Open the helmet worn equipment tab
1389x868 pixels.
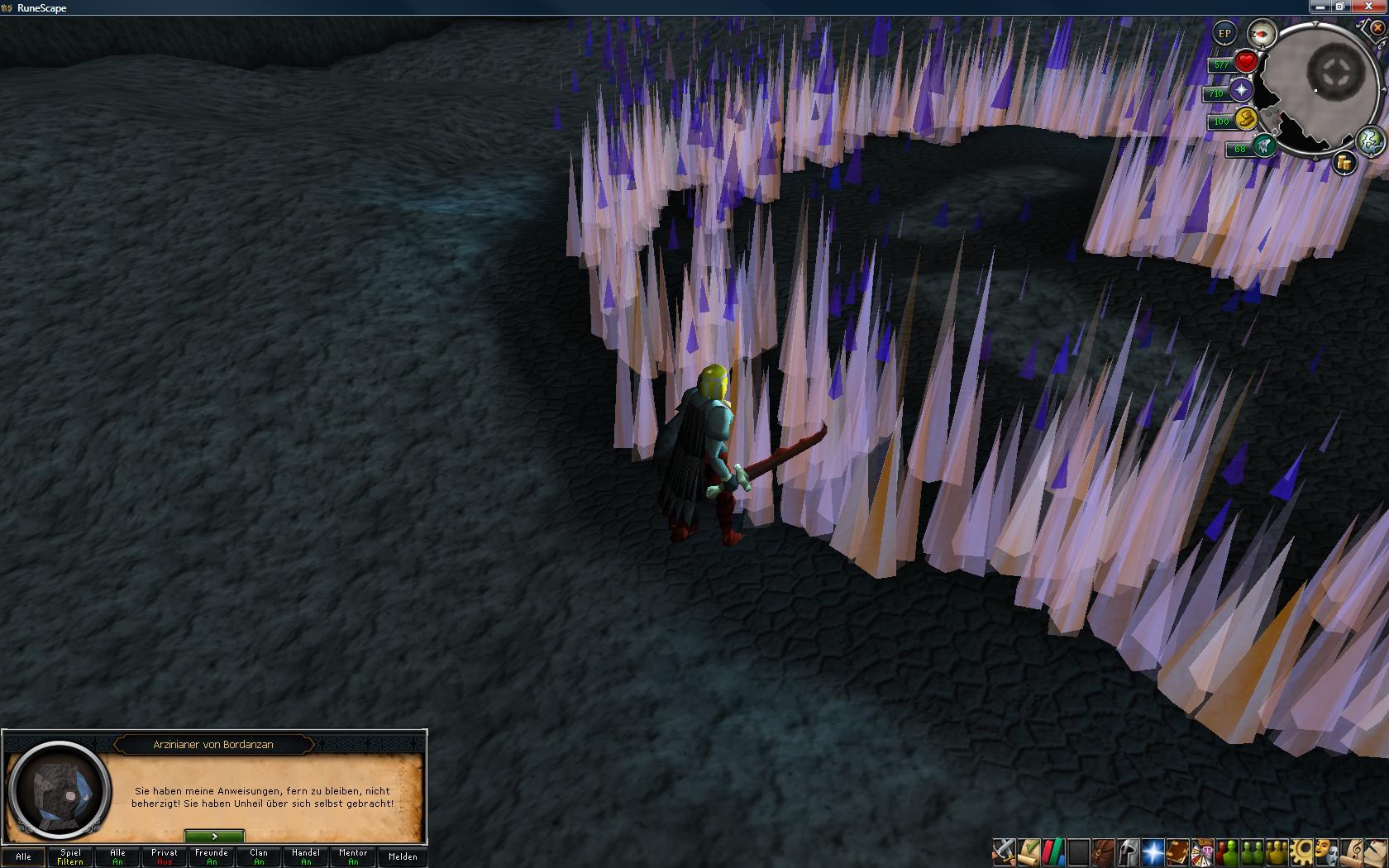click(x=1128, y=851)
